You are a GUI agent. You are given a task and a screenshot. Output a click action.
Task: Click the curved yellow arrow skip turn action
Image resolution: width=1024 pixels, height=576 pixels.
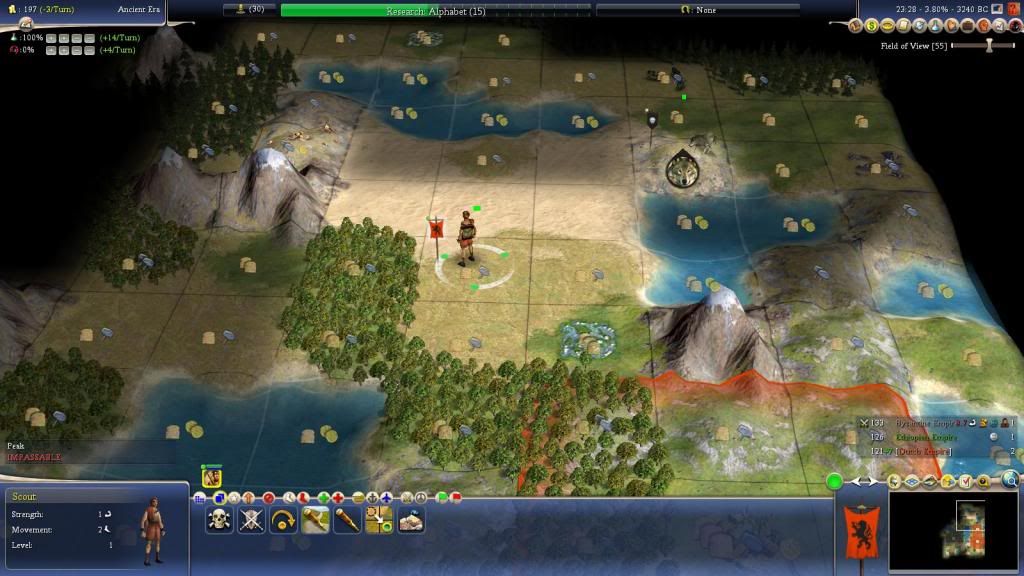tap(284, 519)
